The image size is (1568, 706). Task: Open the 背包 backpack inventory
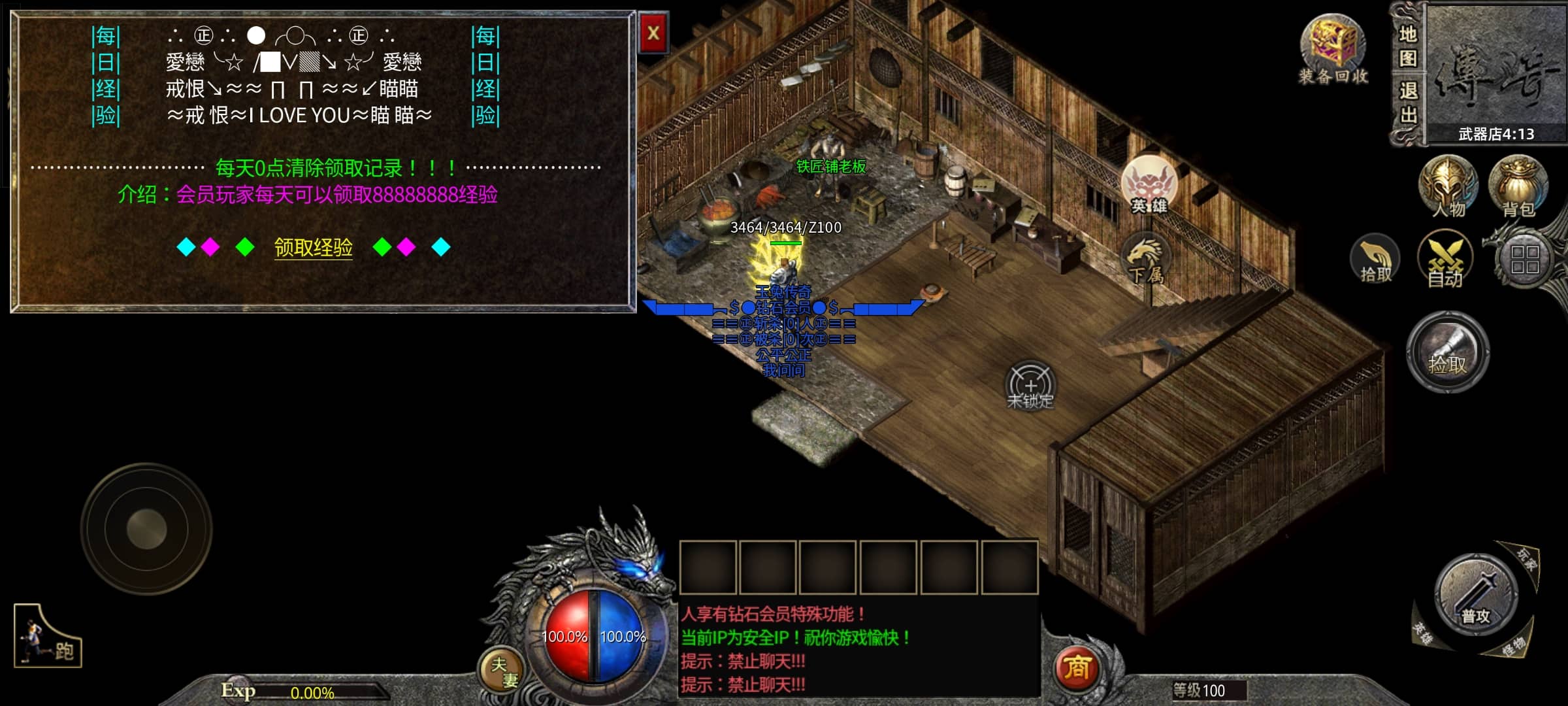1518,186
